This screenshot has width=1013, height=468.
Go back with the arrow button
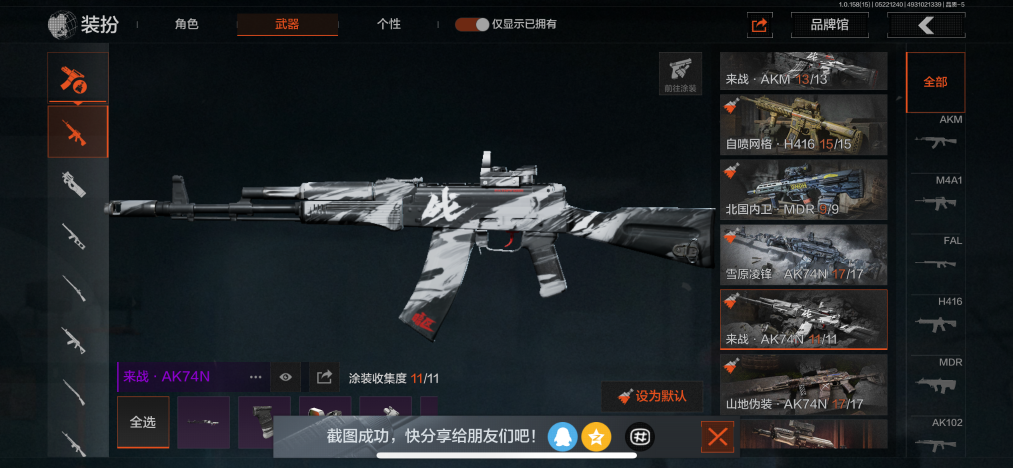coord(927,25)
